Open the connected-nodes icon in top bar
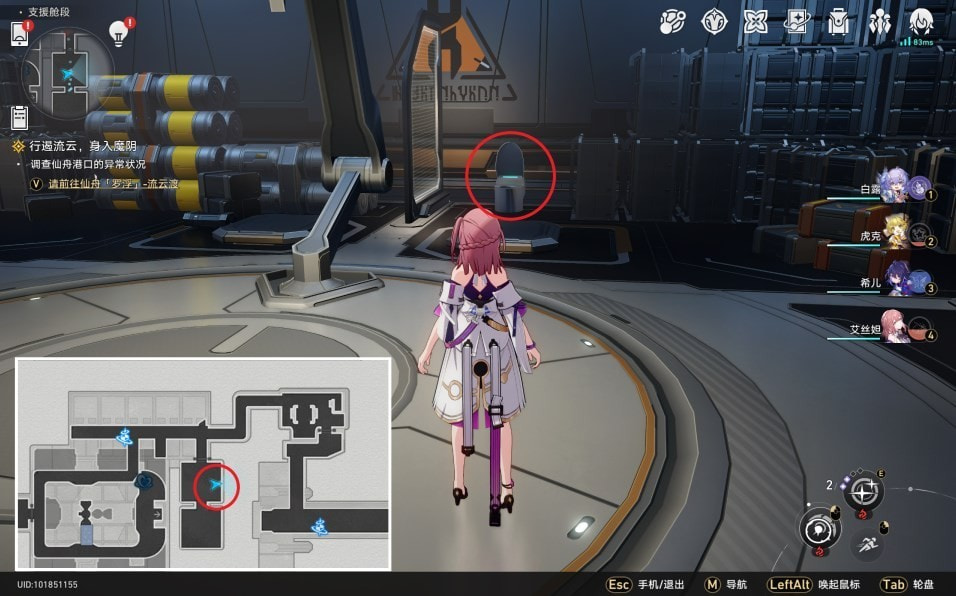This screenshot has width=956, height=596. coord(672,21)
